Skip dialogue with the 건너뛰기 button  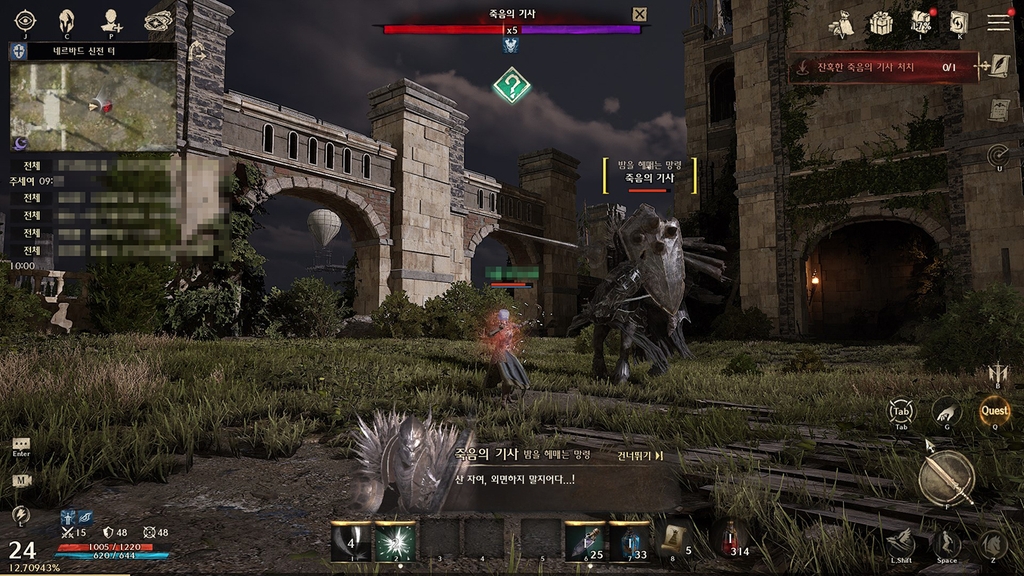(641, 456)
